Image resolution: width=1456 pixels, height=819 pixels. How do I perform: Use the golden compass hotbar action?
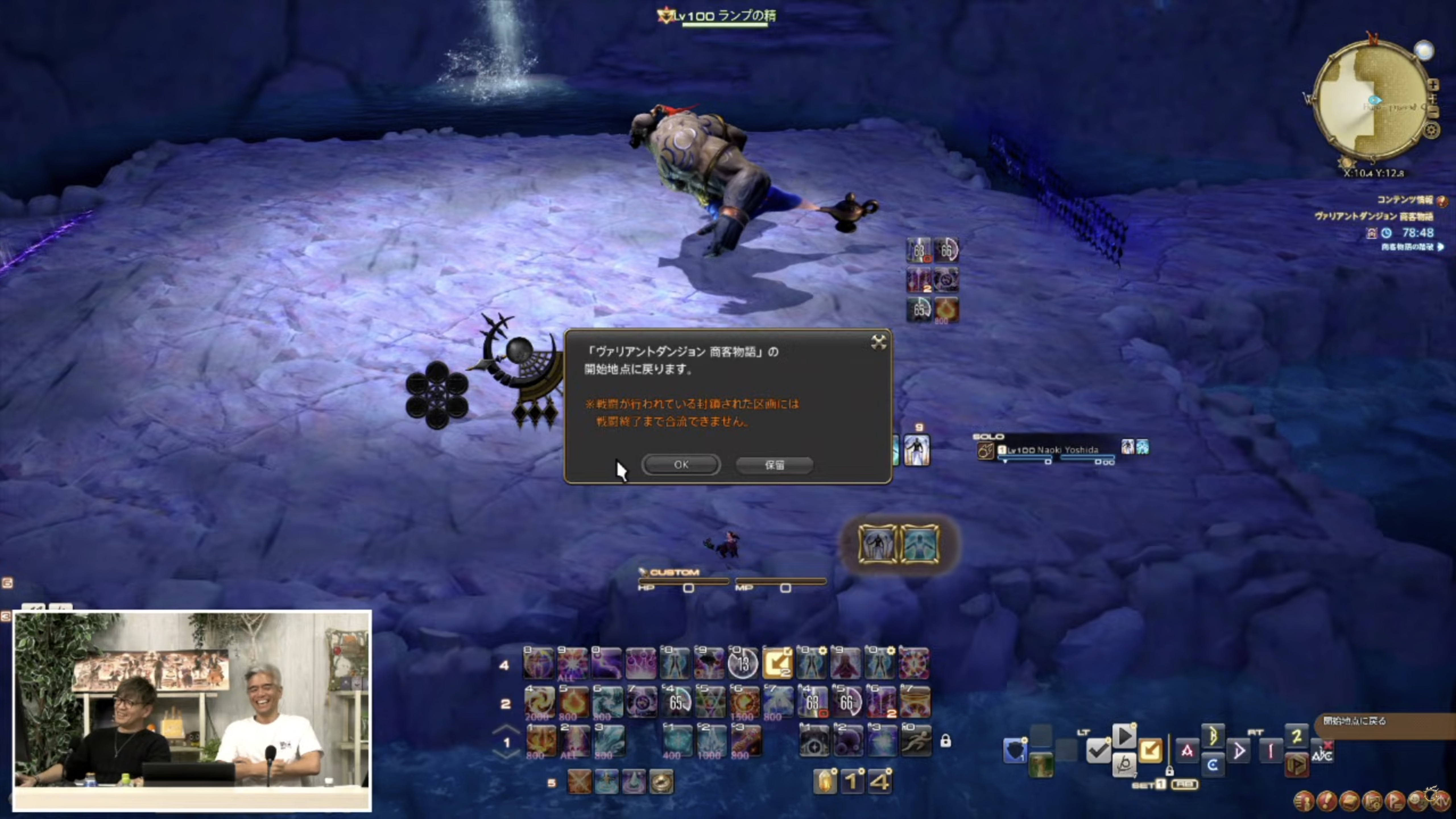click(661, 782)
